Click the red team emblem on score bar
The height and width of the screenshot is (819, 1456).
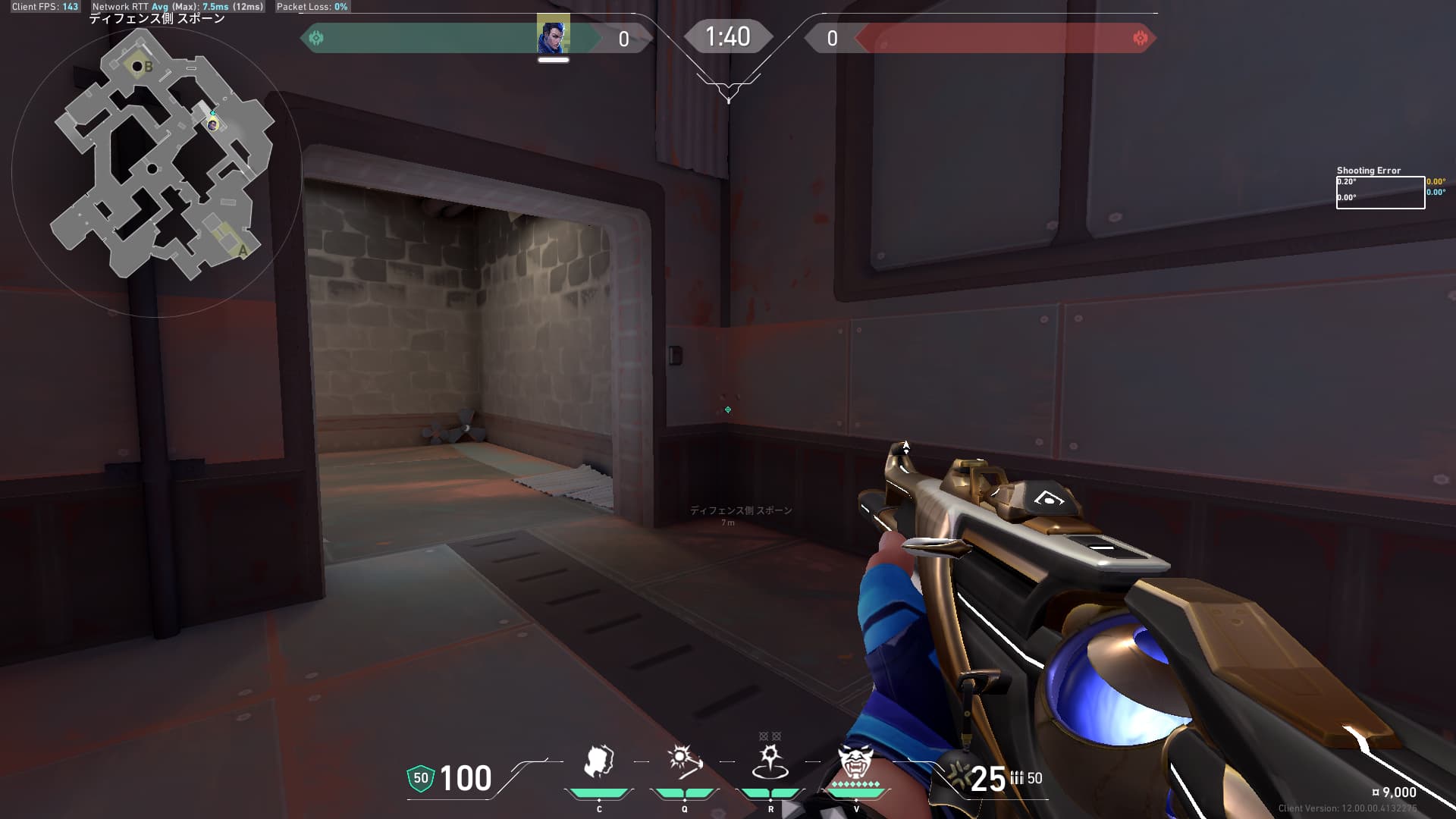[1139, 38]
